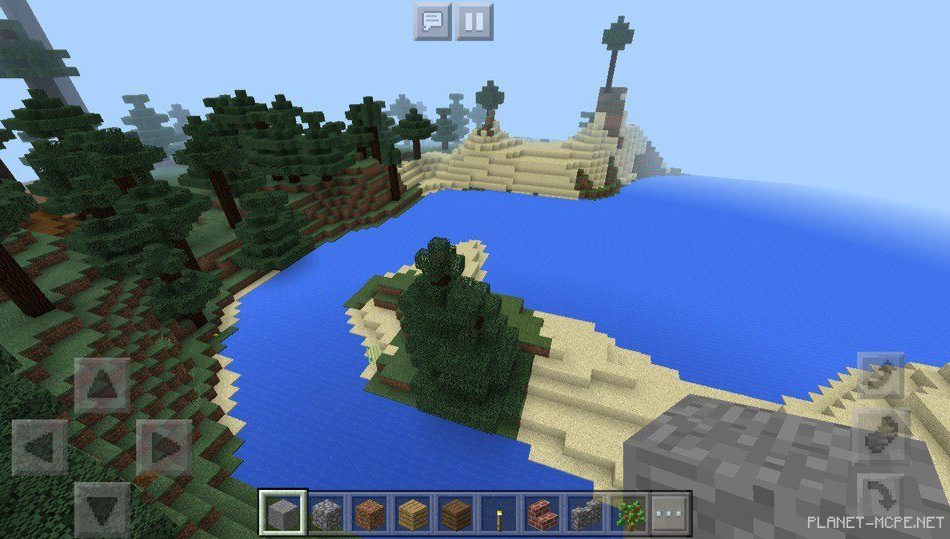
Task: Open the chat button
Action: [x=432, y=21]
